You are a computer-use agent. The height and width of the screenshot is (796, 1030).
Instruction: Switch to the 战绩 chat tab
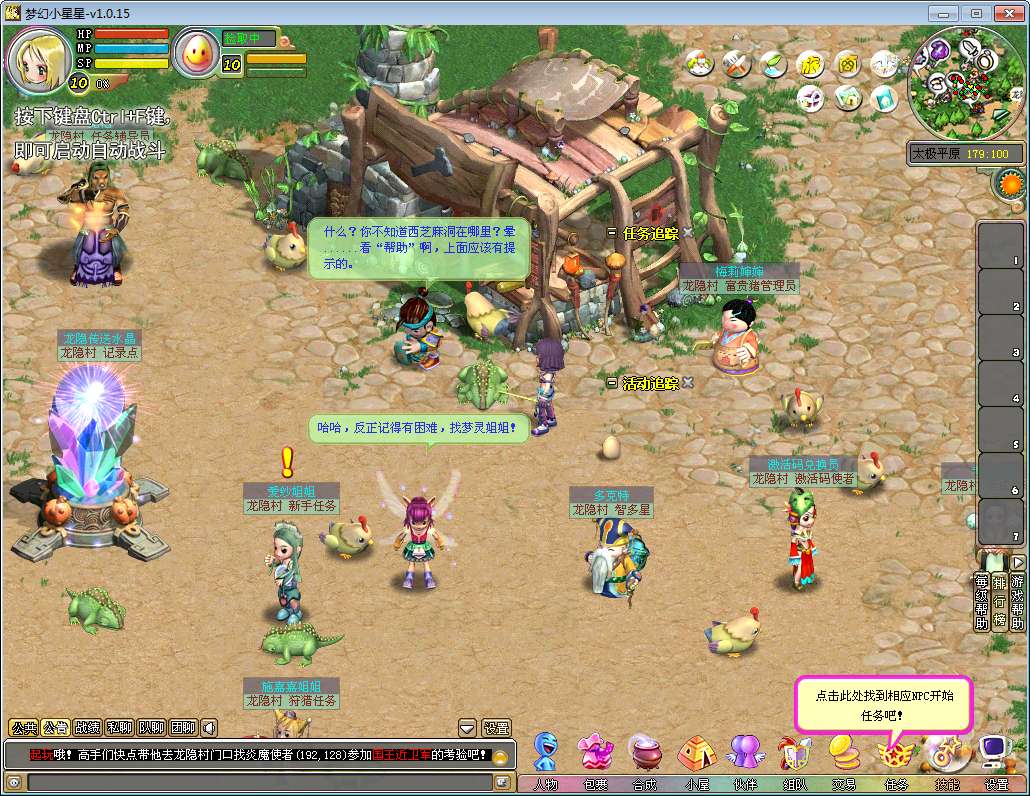(x=87, y=728)
